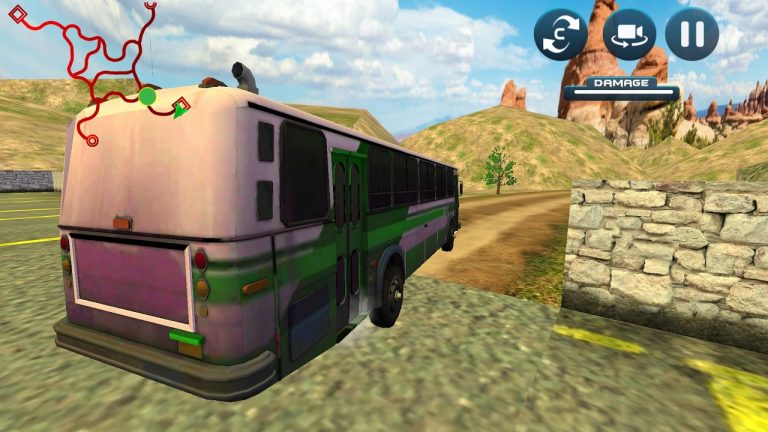The height and width of the screenshot is (432, 768).
Task: Pause the game
Action: point(692,35)
